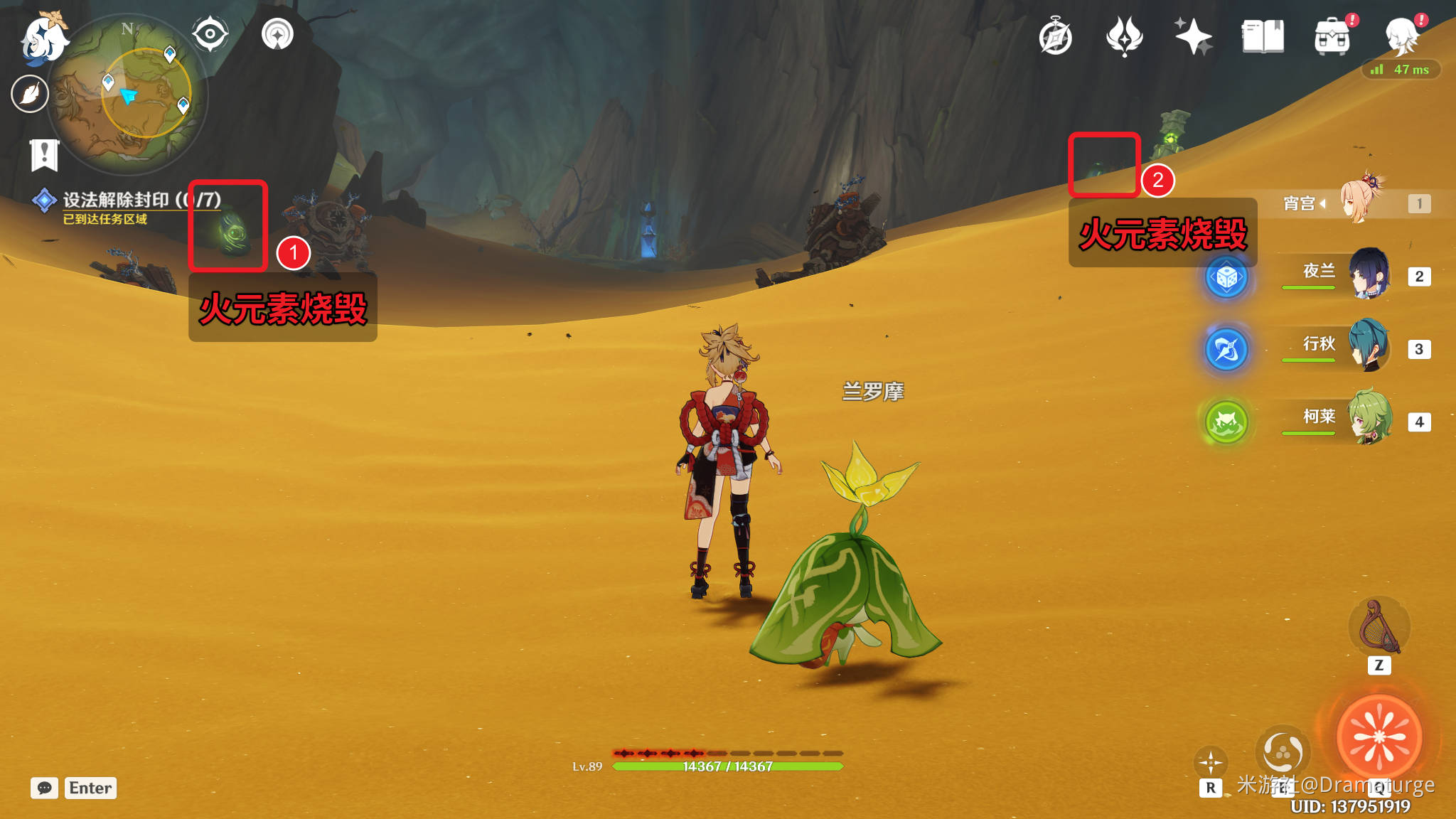The image size is (1456, 819).
Task: Open the wireless signal icon near minimap
Action: click(277, 34)
